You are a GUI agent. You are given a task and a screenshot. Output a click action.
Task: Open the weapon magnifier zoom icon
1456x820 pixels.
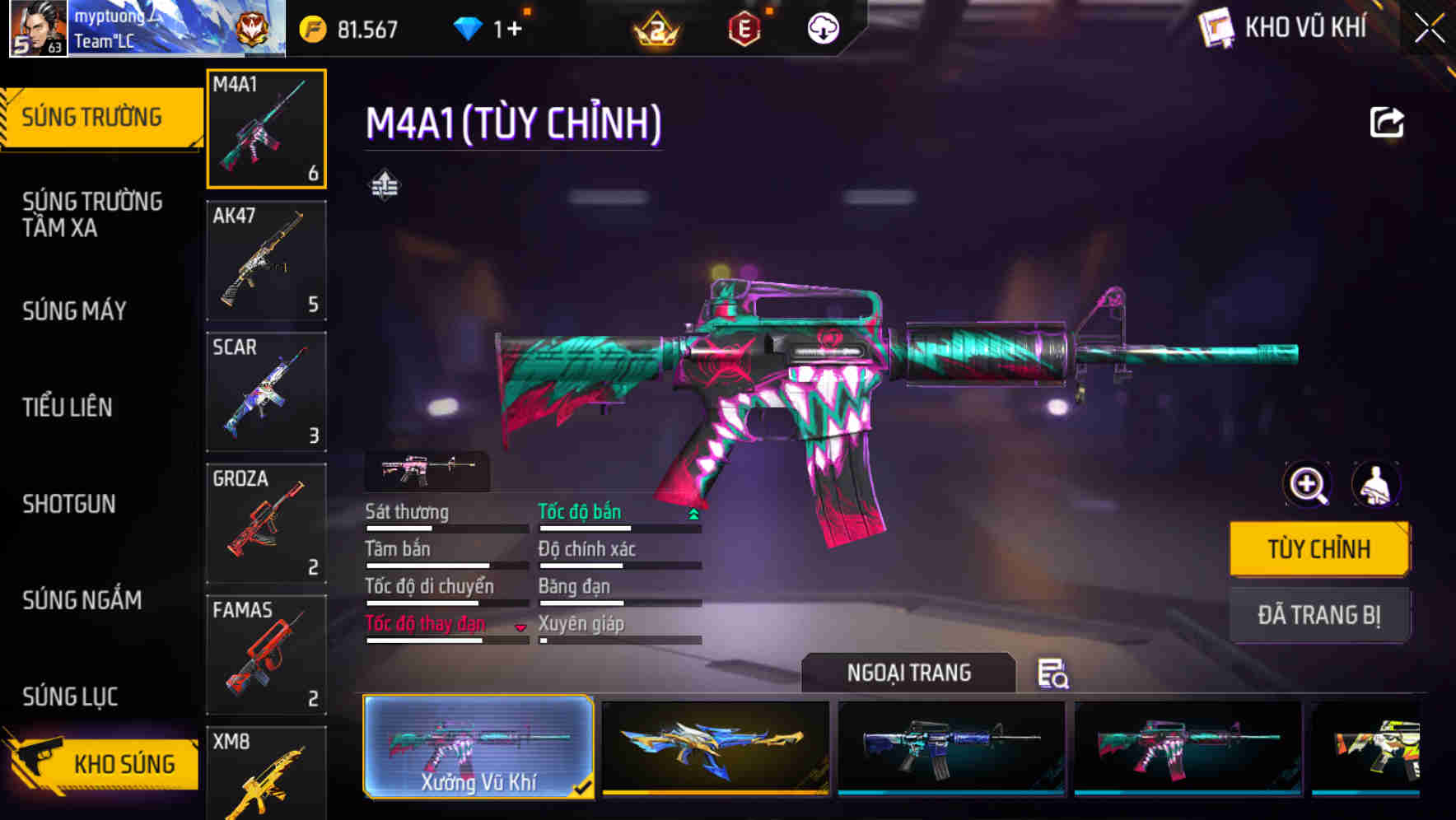pyautogui.click(x=1306, y=485)
